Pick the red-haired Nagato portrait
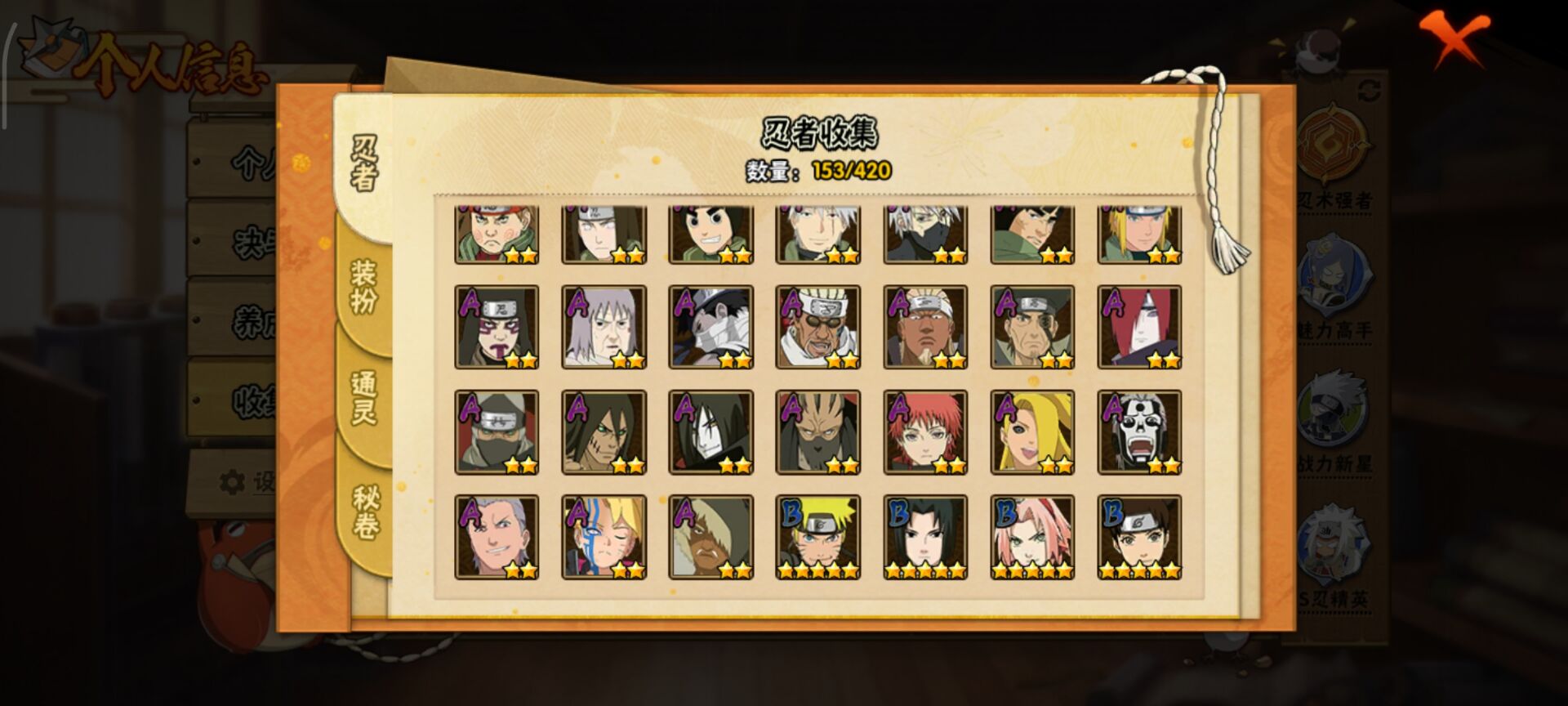Viewport: 1568px width, 706px height. [x=1139, y=327]
